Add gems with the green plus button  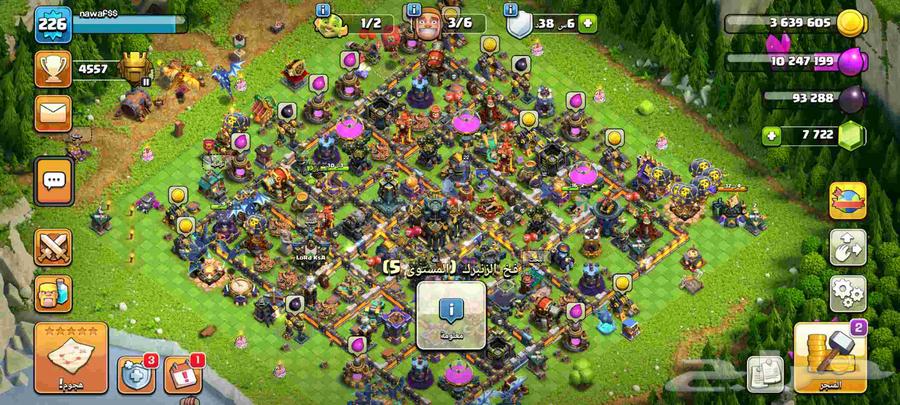pos(771,135)
